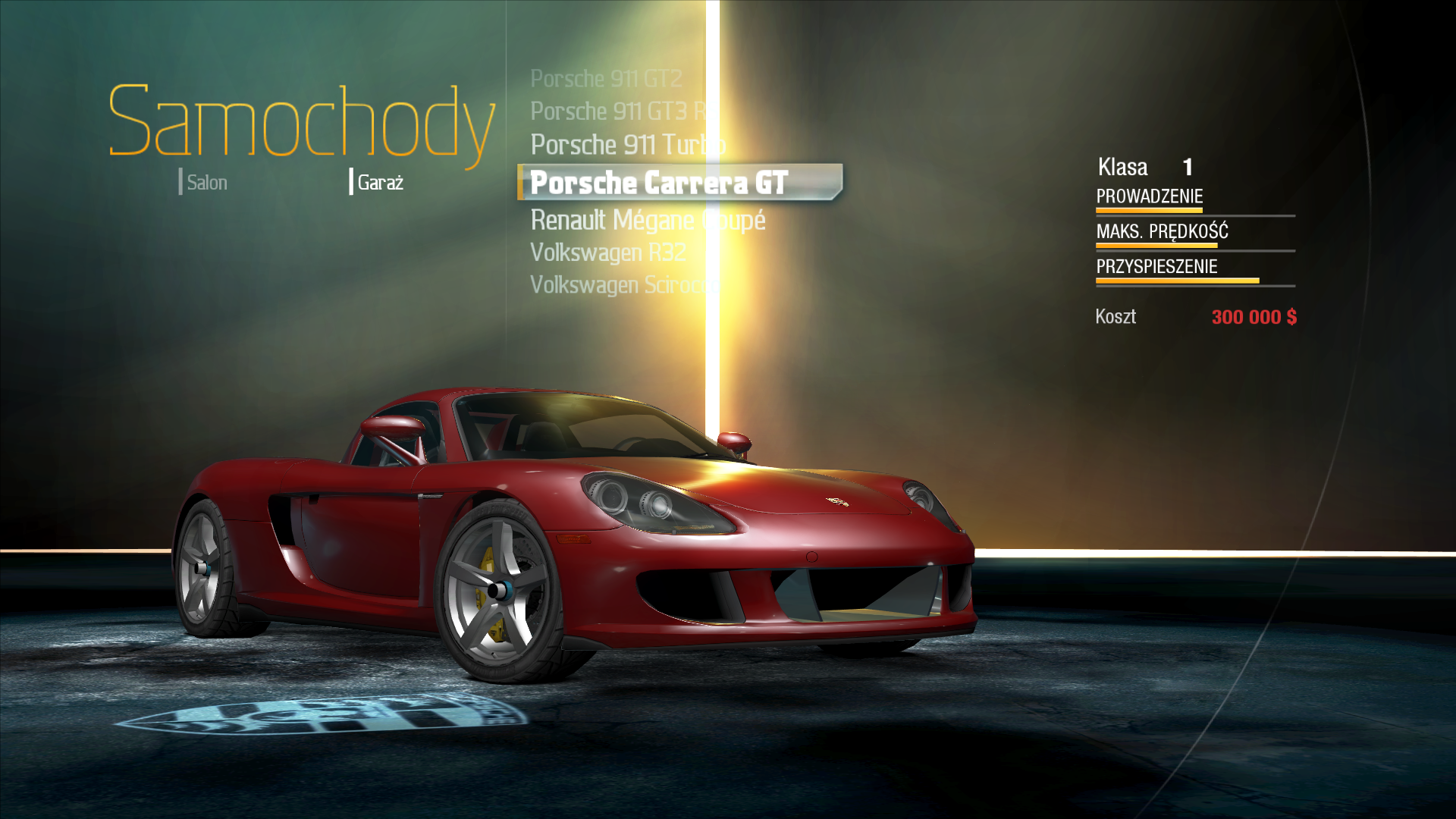The image size is (1456, 819).
Task: Select Volkswagen Scirocco in the car list
Action: click(x=623, y=285)
